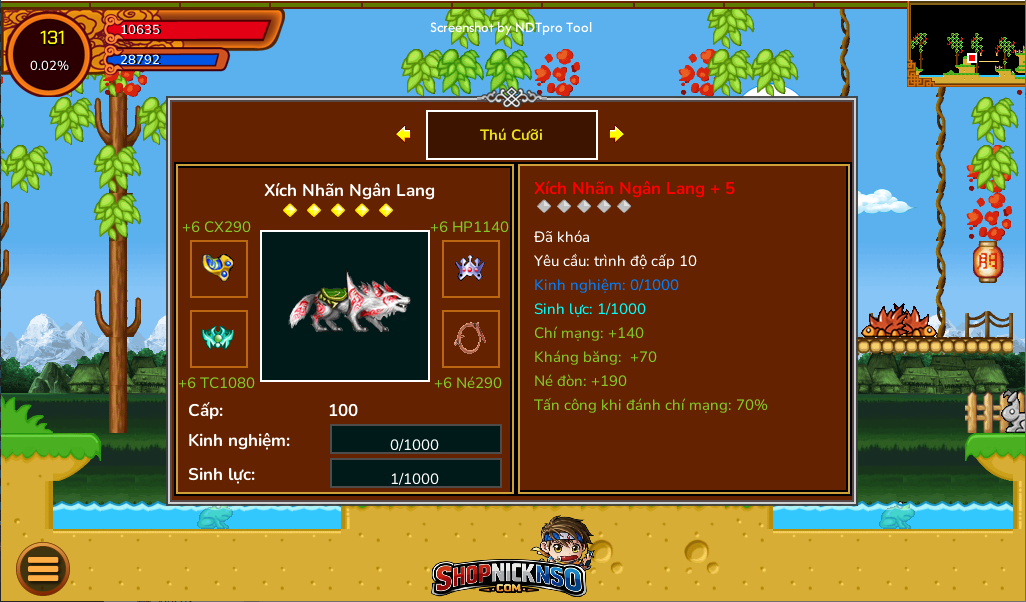This screenshot has height=602, width=1026.
Task: Select the Thú Cưới tab header
Action: [512, 135]
